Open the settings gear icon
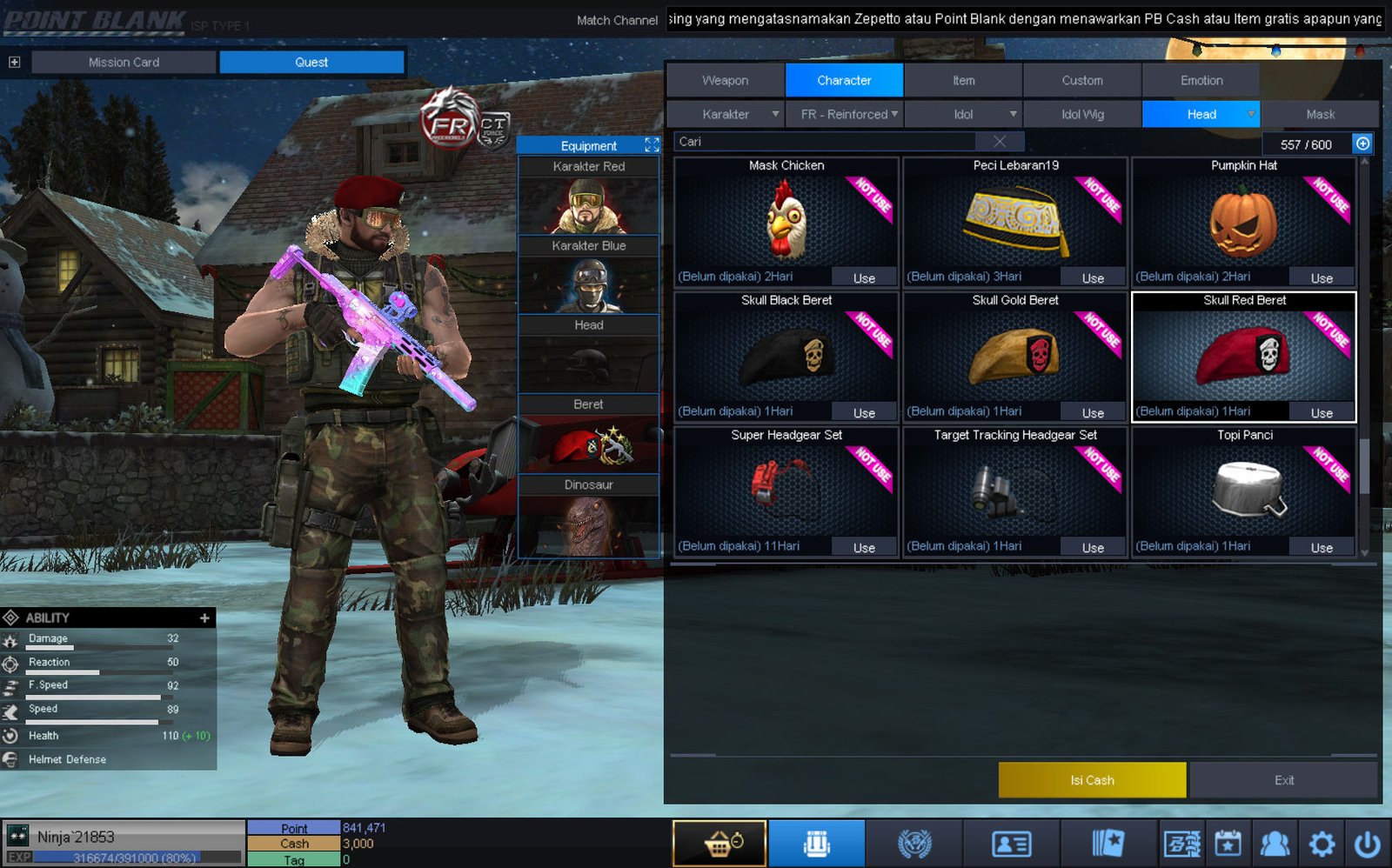This screenshot has height=868, width=1392. tap(1322, 844)
